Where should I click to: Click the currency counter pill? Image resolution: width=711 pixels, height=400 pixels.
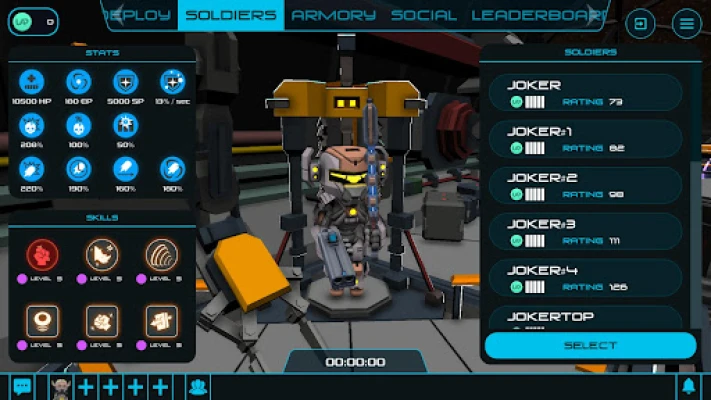(32, 22)
